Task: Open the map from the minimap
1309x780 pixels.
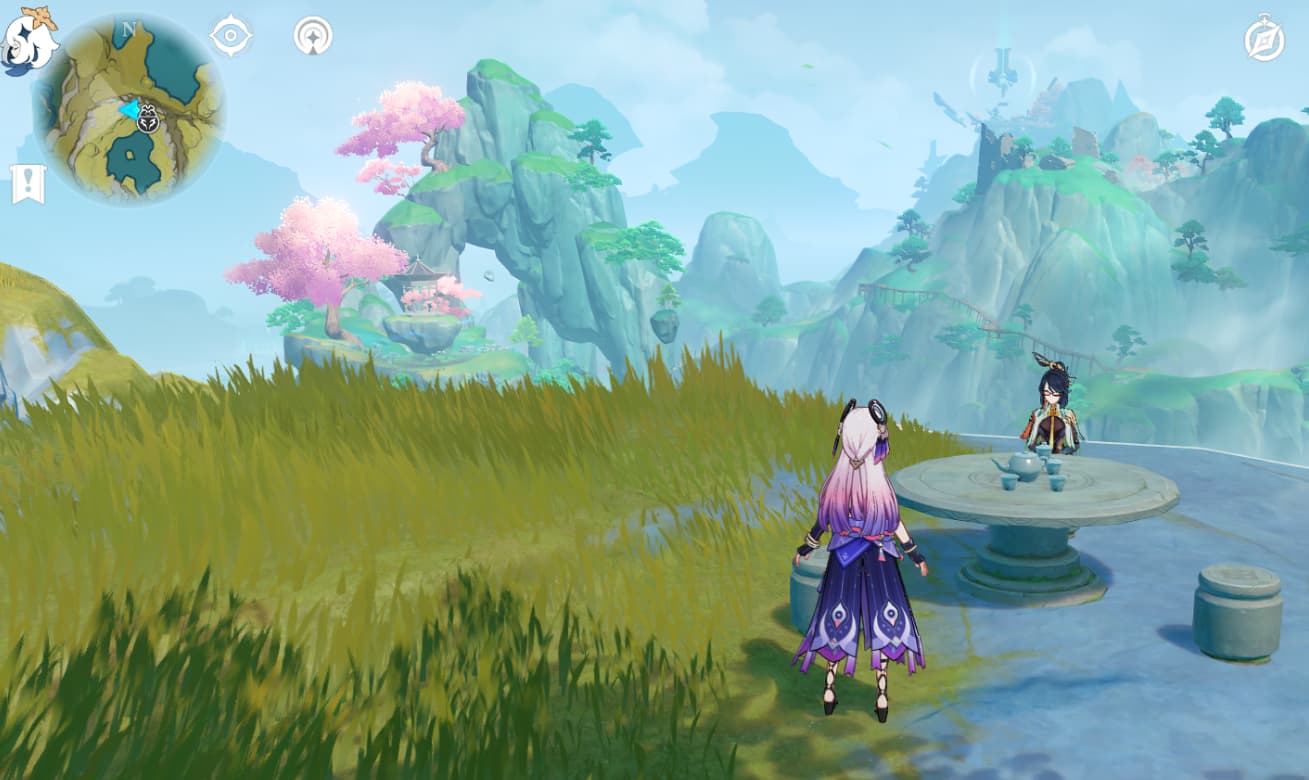Action: (x=129, y=109)
